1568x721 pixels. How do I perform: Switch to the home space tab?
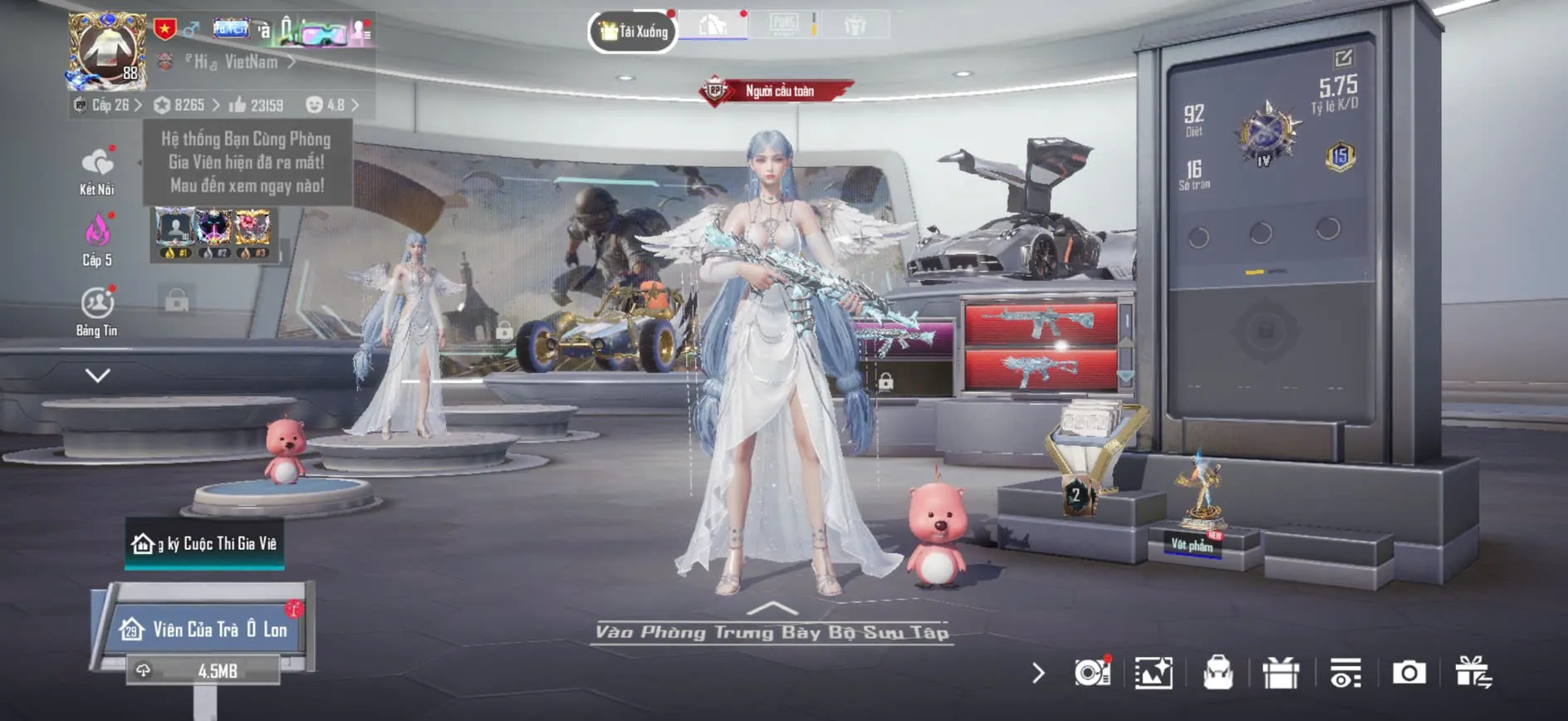712,25
